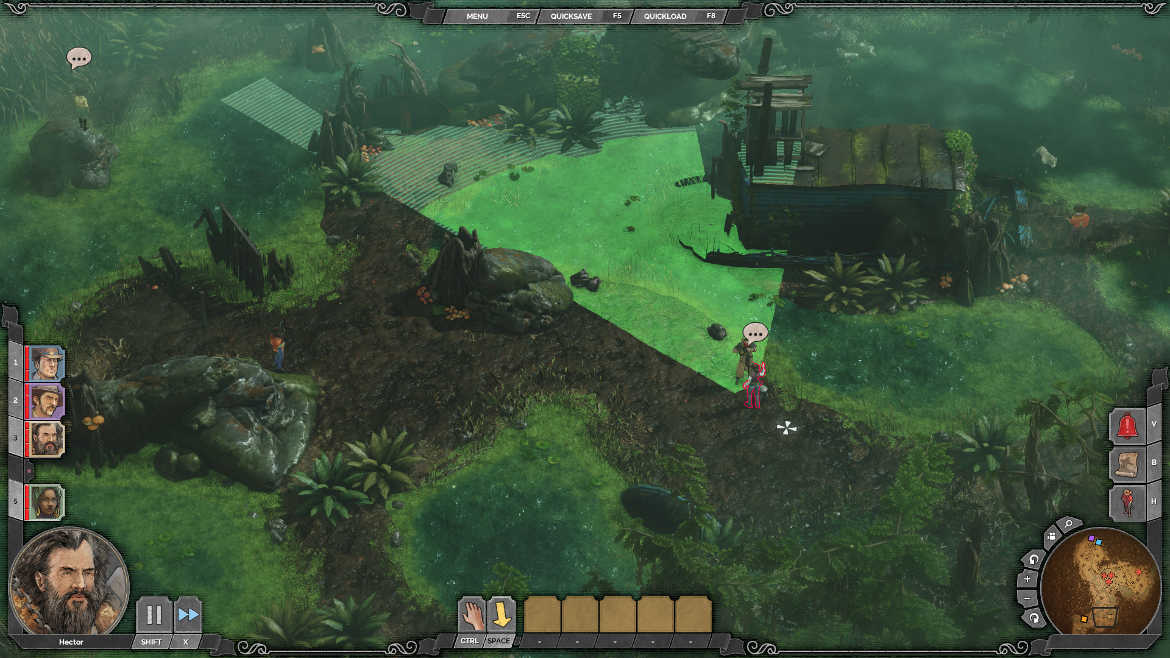Select Cooper's portrait with the hat
1170x658 pixels.
point(46,363)
